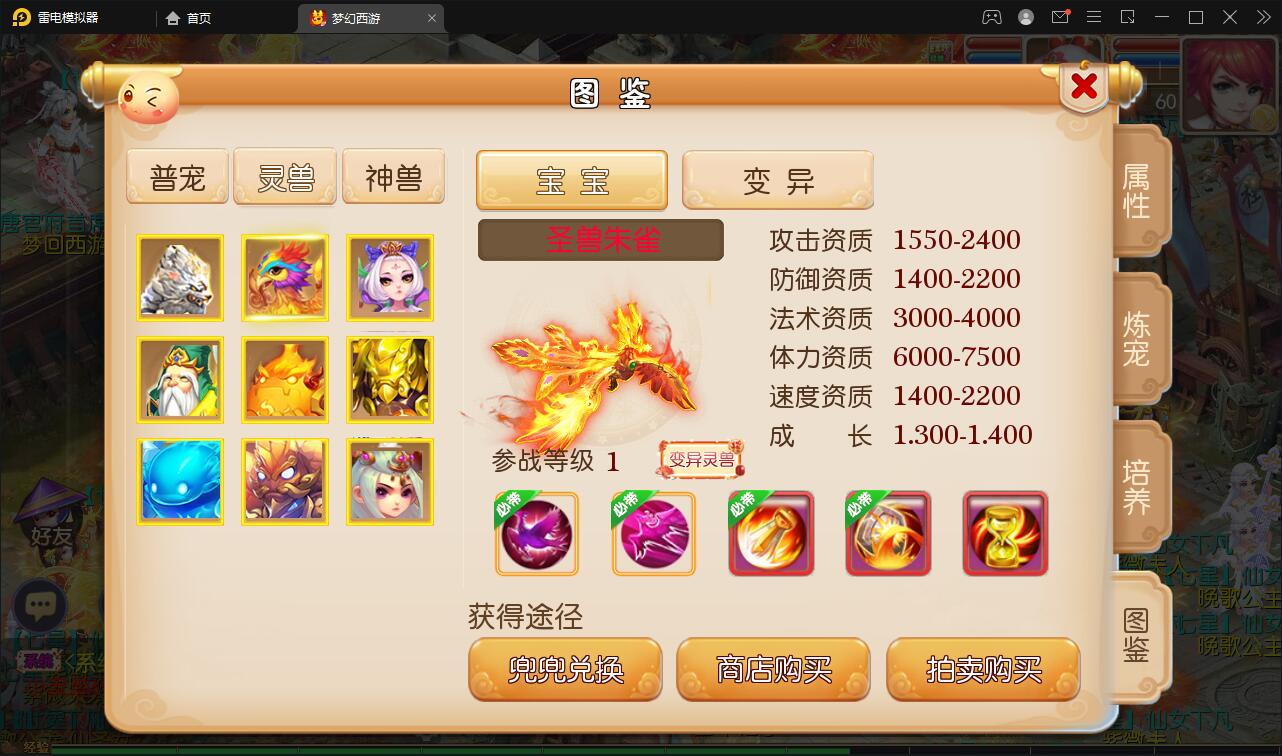This screenshot has height=756, width=1282.
Task: Inspect the first purple skill icon
Action: [x=536, y=533]
